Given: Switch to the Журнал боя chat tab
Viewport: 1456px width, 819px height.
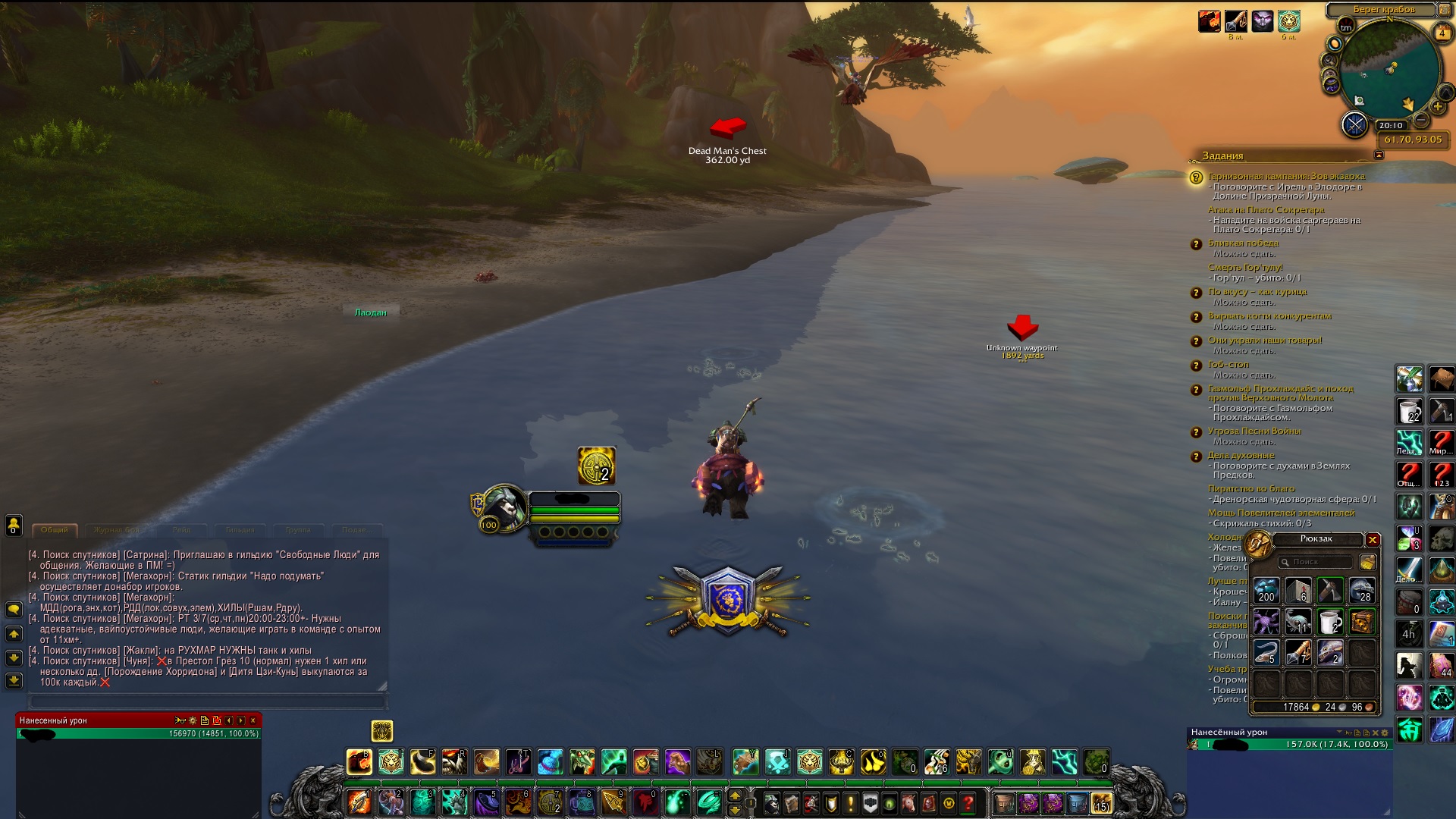Looking at the screenshot, I should click(x=116, y=530).
